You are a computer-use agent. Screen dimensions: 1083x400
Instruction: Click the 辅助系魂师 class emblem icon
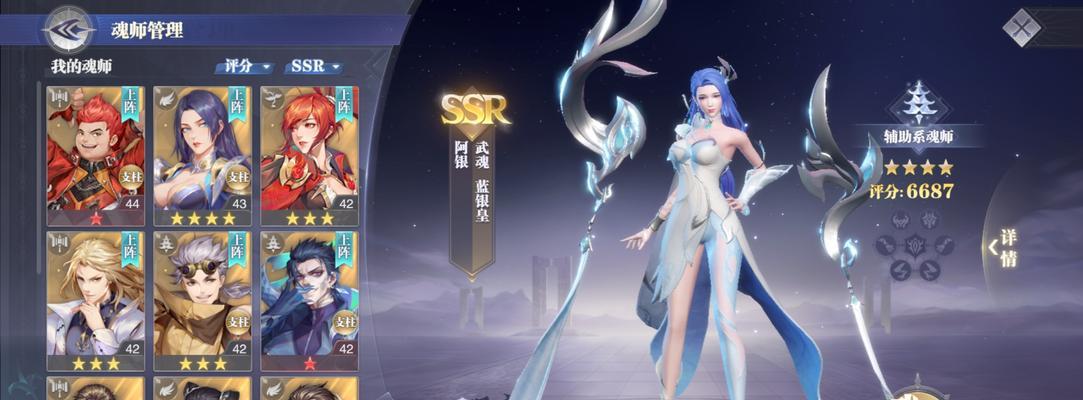point(918,101)
